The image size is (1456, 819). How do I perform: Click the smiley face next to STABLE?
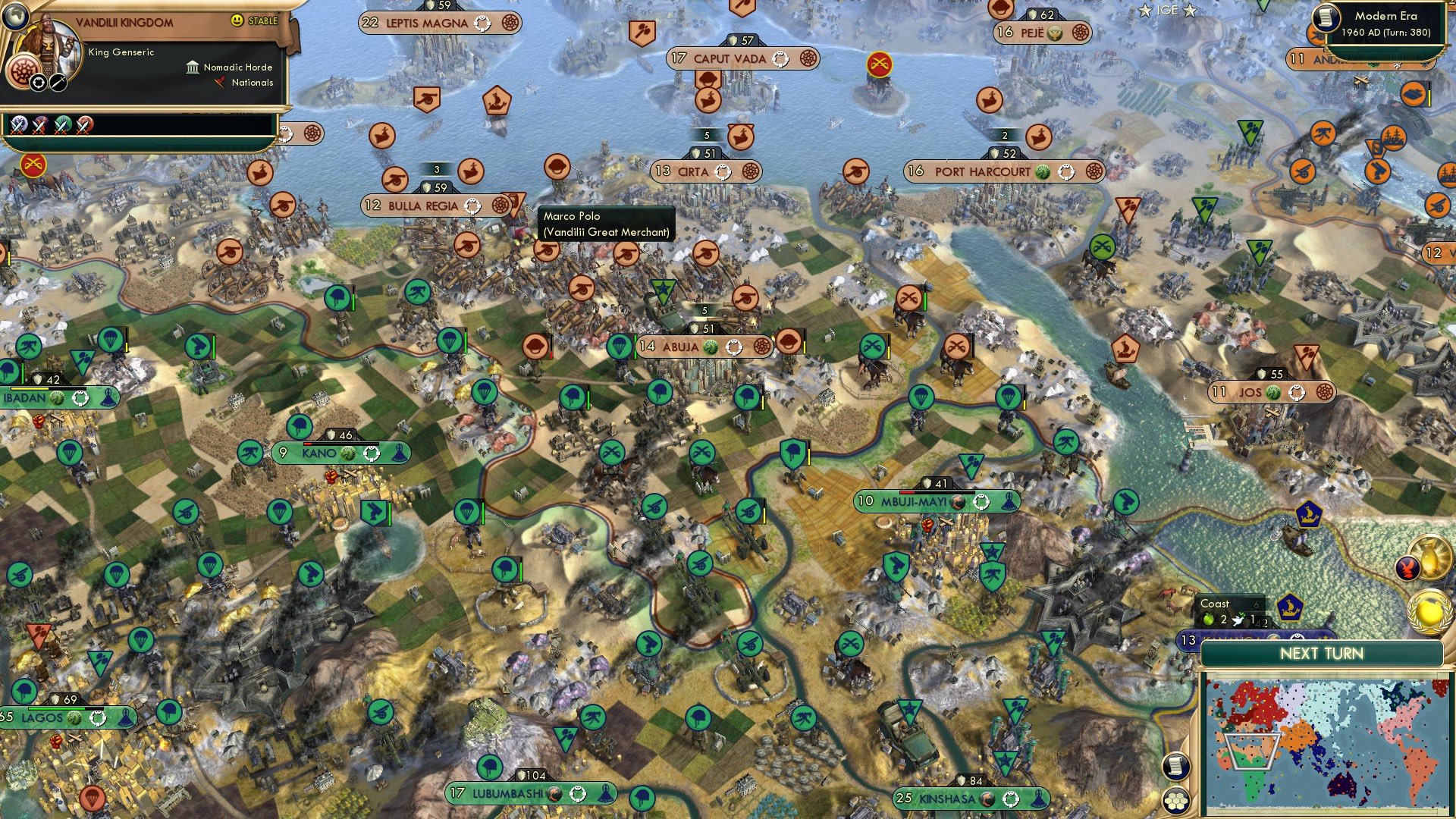[x=235, y=20]
